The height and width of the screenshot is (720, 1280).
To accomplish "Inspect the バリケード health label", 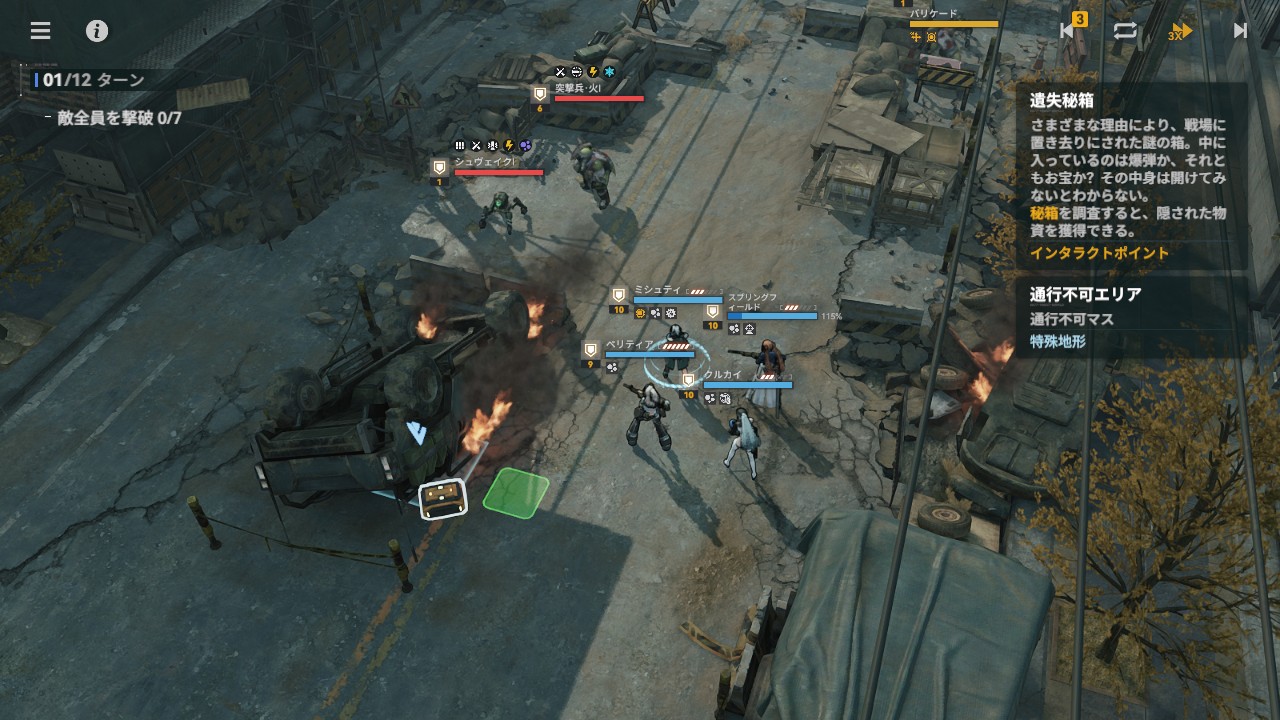I will coord(934,14).
